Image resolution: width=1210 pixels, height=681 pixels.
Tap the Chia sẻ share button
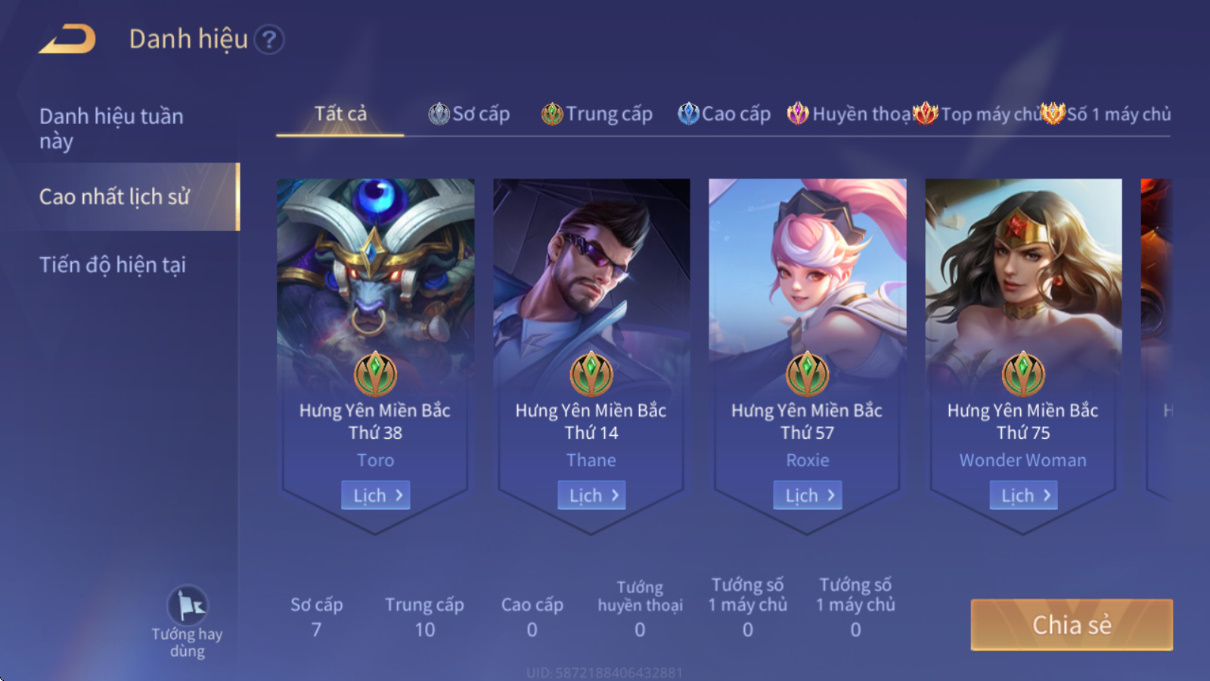1071,625
